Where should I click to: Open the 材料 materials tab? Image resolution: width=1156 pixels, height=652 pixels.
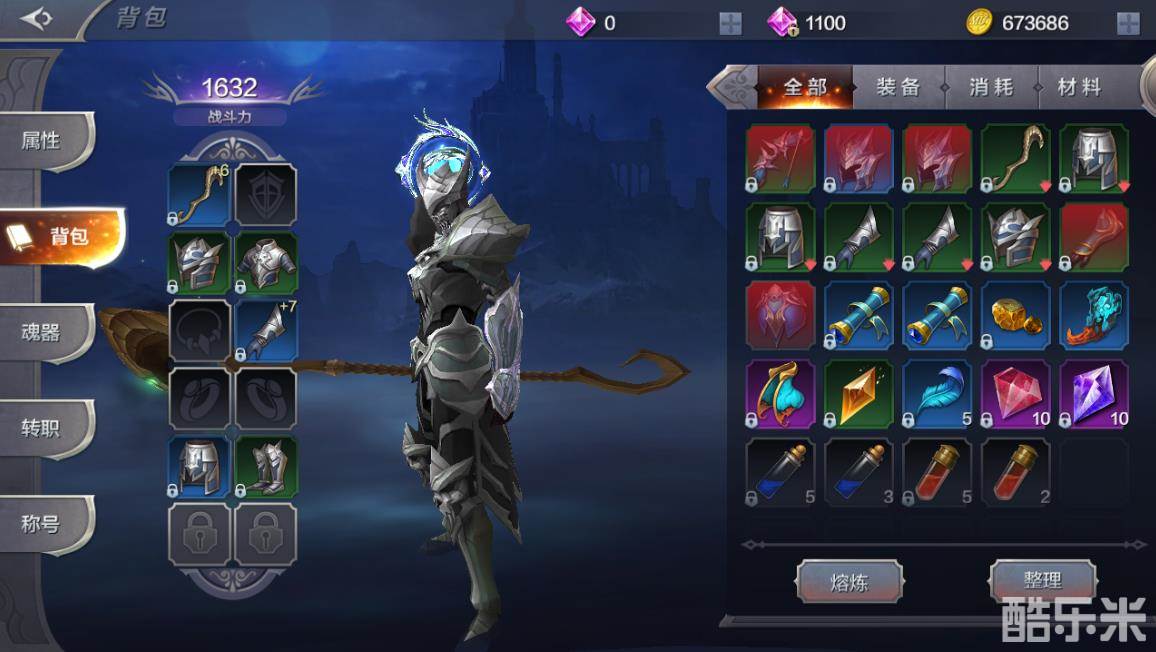1079,88
